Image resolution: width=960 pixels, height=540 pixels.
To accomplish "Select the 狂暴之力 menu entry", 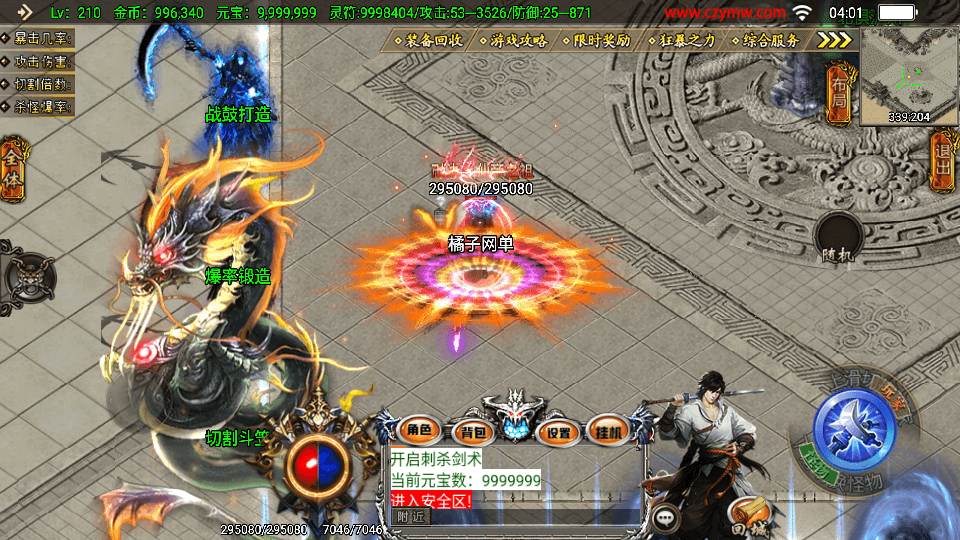I will 683,41.
